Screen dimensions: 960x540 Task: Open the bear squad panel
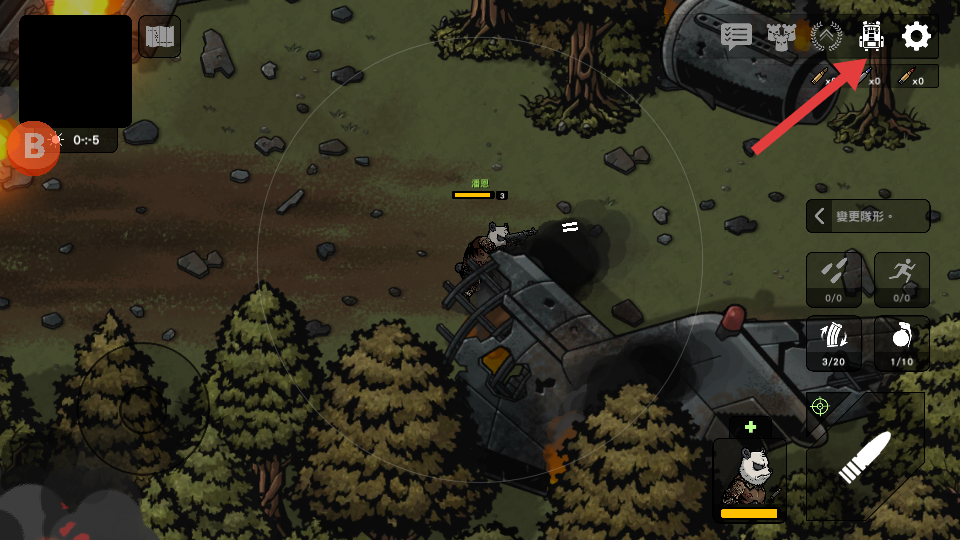pyautogui.click(x=781, y=37)
